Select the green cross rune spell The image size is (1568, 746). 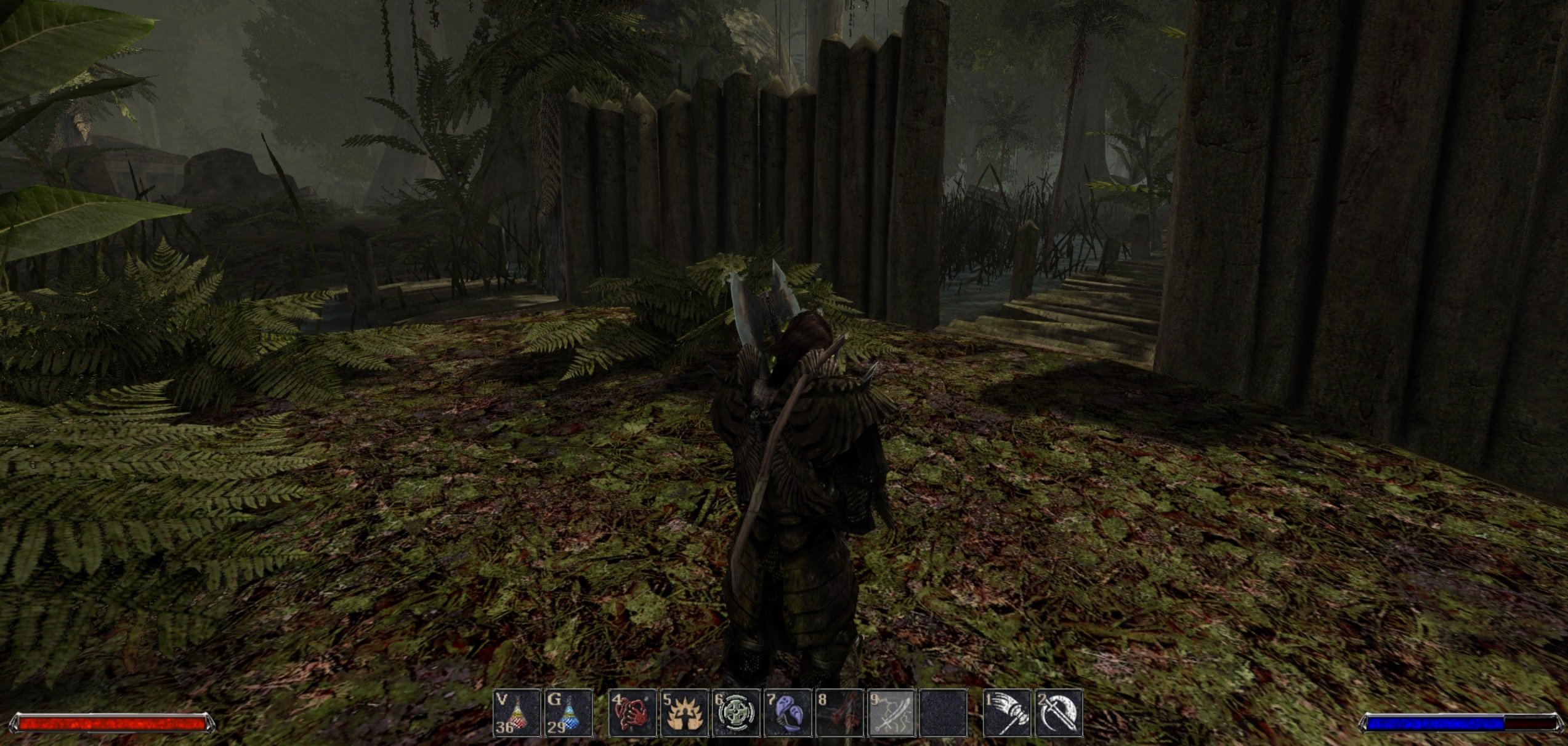click(735, 713)
